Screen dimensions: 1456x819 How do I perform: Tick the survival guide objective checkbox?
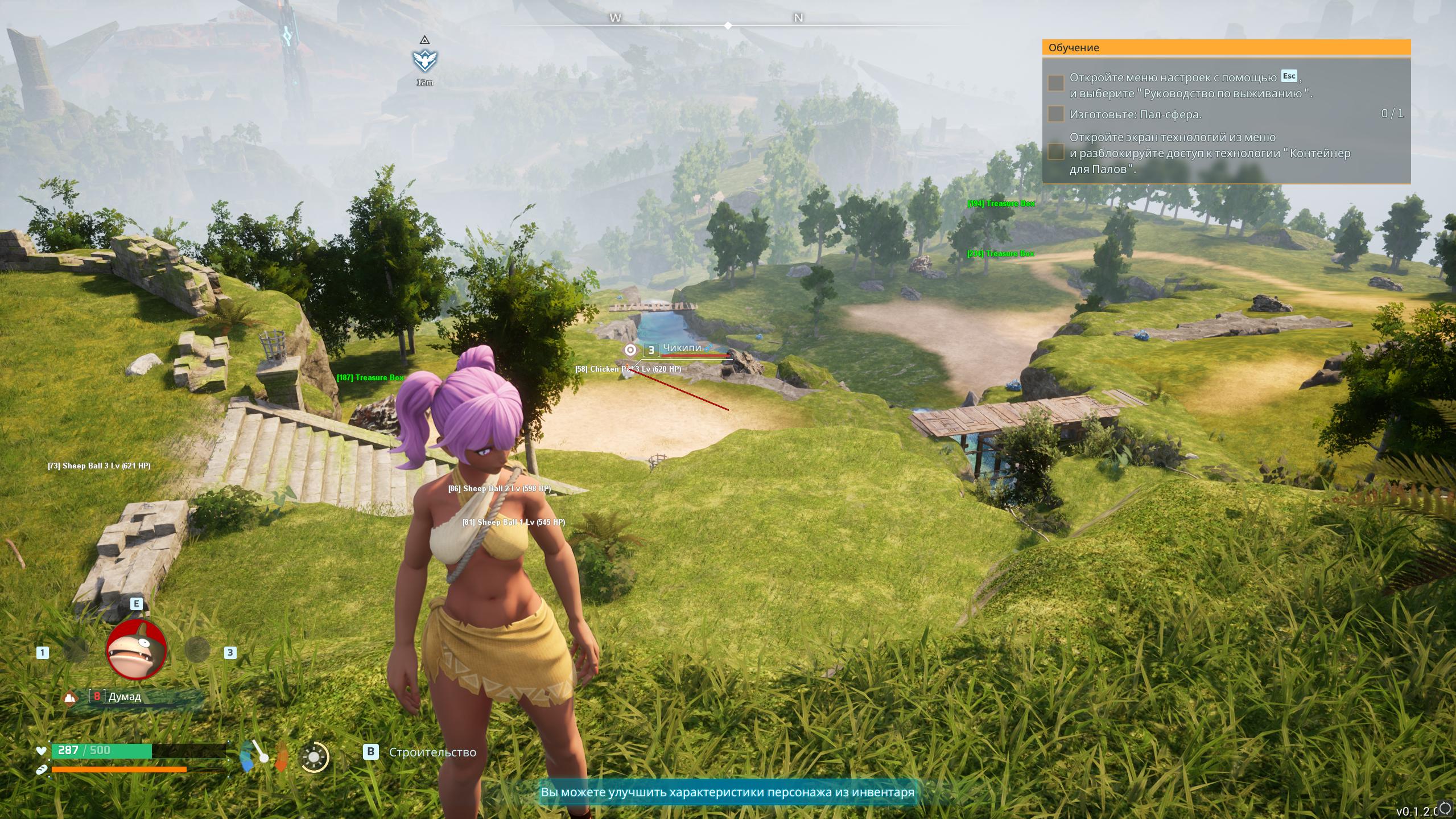1055,83
